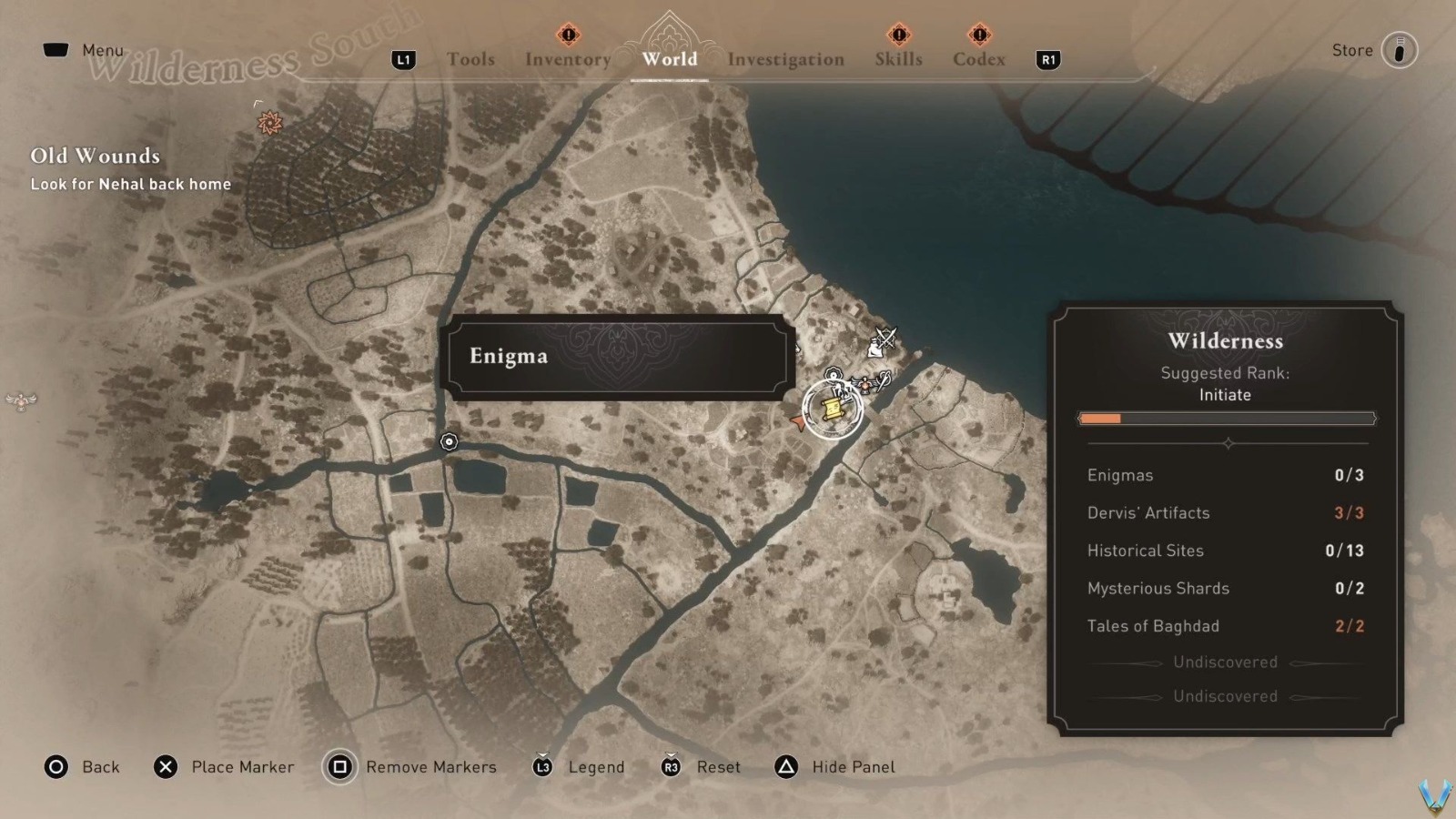Select the gear-shaped marker on the western waterway

[450, 441]
